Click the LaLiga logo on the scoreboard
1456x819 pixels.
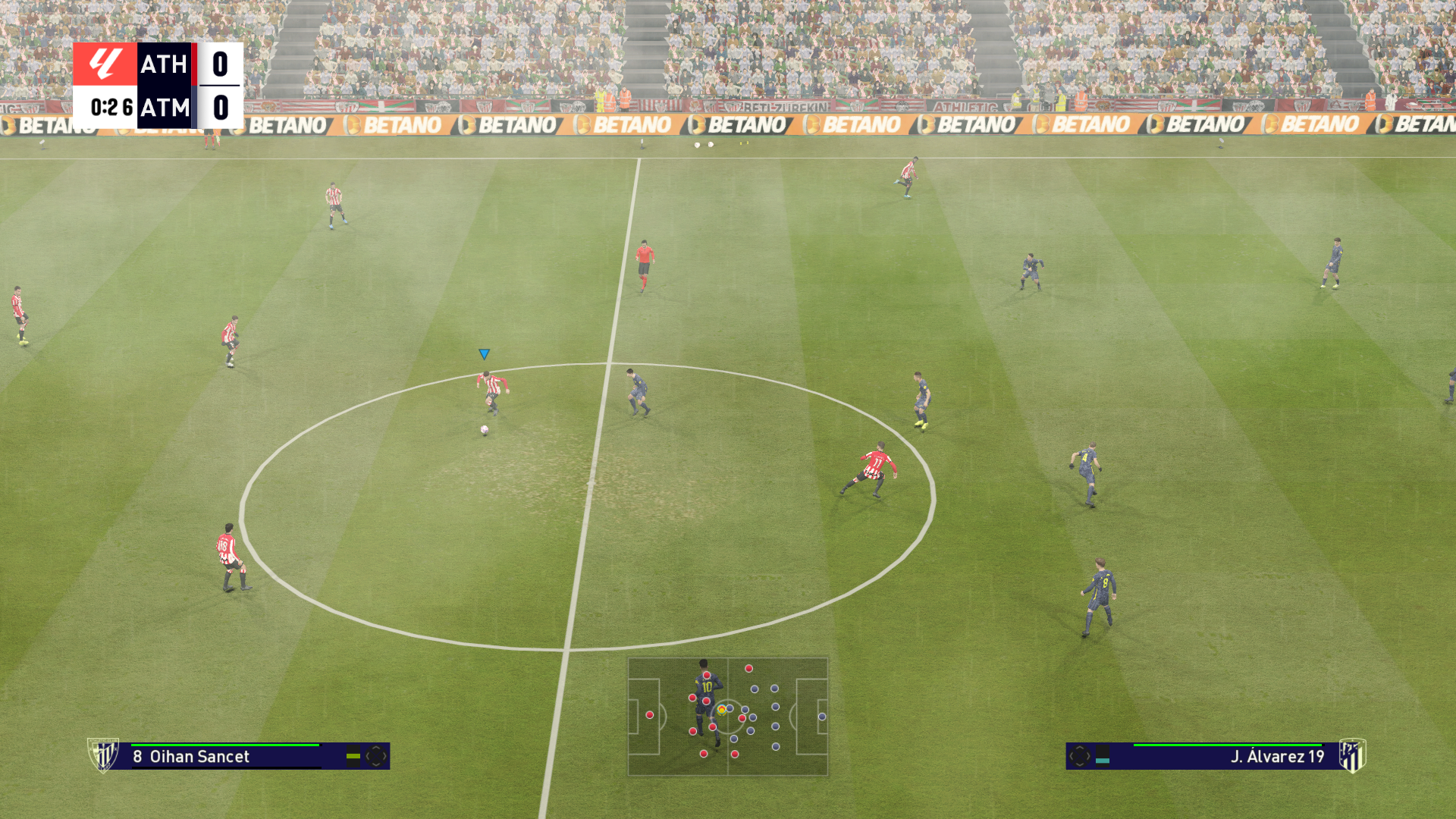tap(105, 64)
